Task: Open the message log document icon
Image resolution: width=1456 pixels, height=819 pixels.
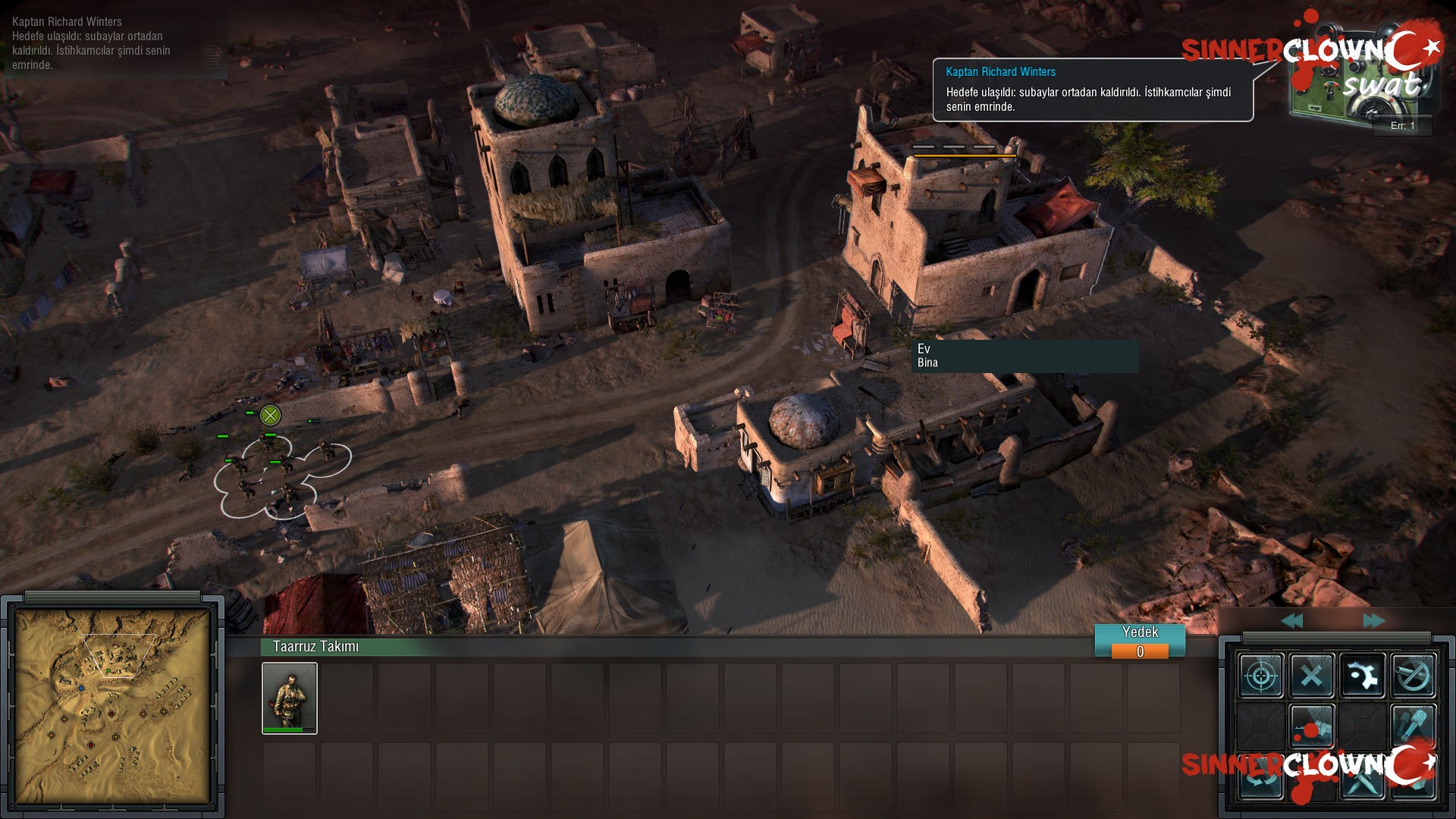Action: point(212,56)
